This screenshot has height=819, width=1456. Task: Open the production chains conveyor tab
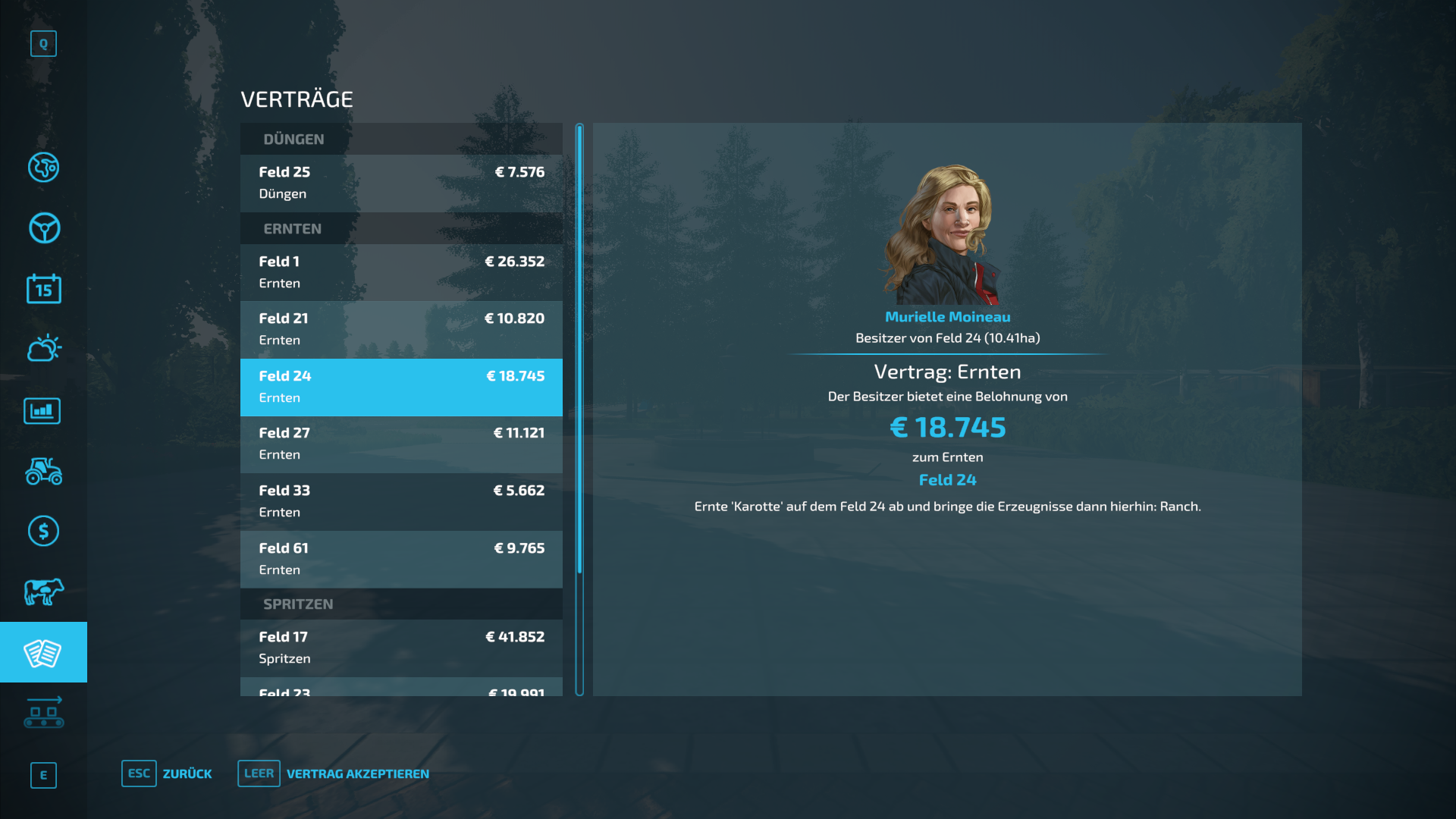click(x=44, y=713)
